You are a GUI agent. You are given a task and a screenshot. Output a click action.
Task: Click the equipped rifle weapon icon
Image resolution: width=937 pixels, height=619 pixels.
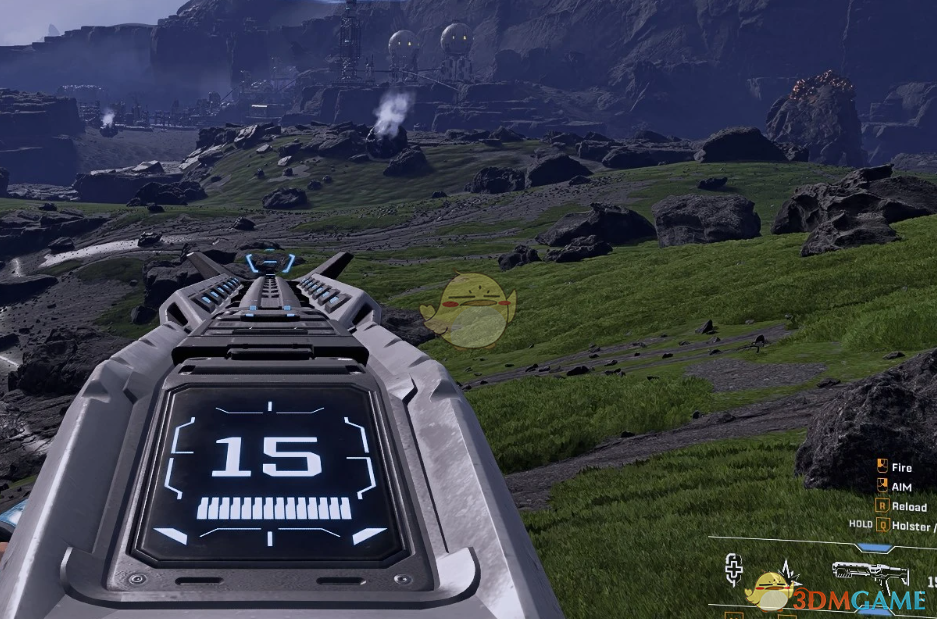(868, 576)
